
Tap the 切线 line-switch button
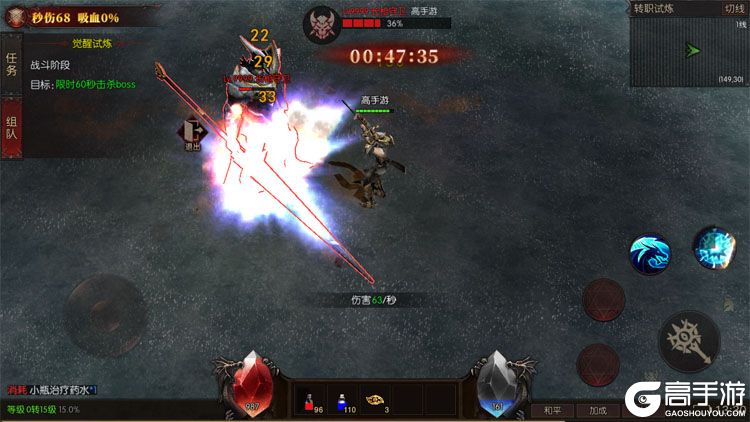click(x=733, y=8)
